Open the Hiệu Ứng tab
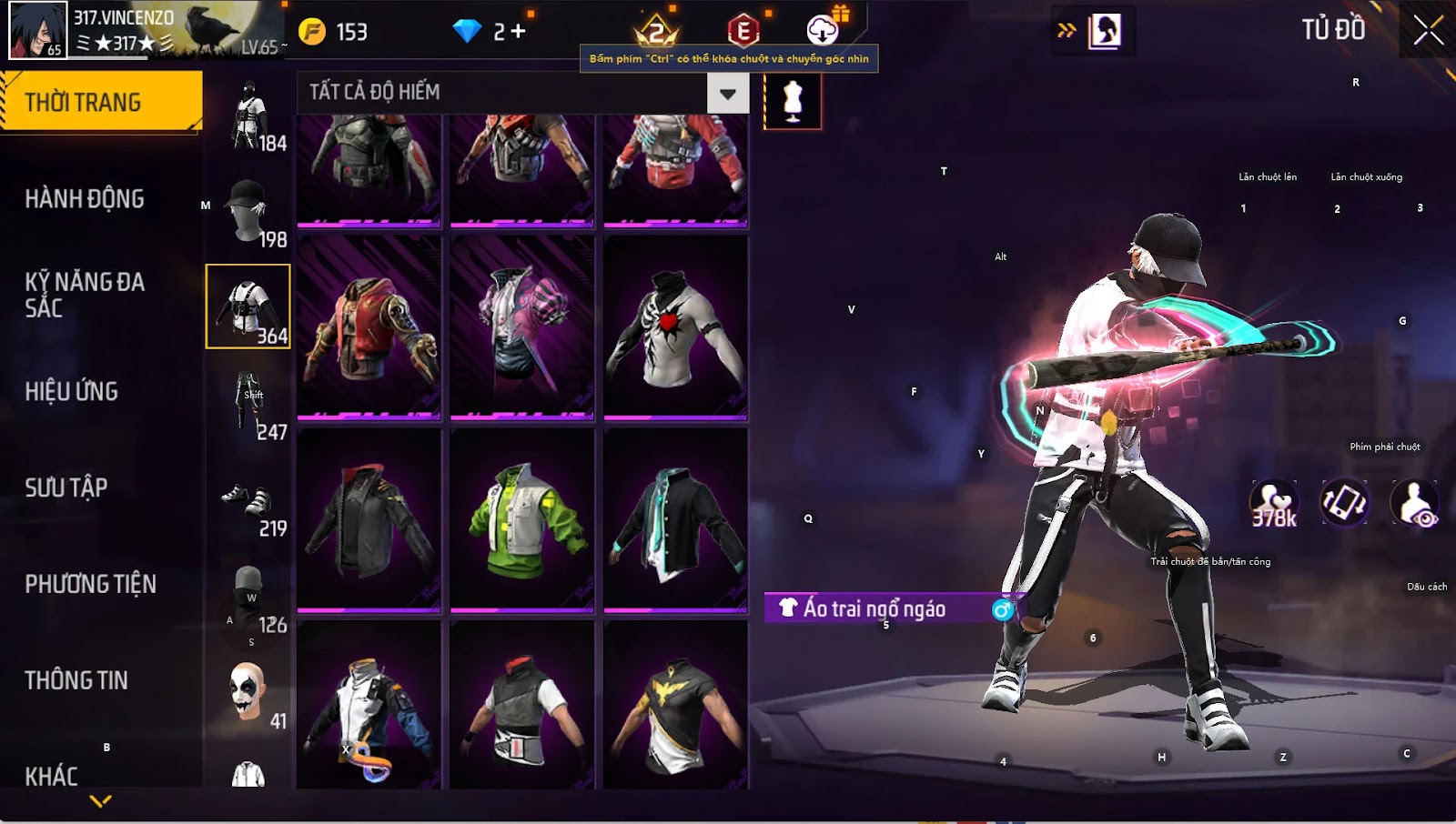This screenshot has width=1456, height=824. pos(72,391)
